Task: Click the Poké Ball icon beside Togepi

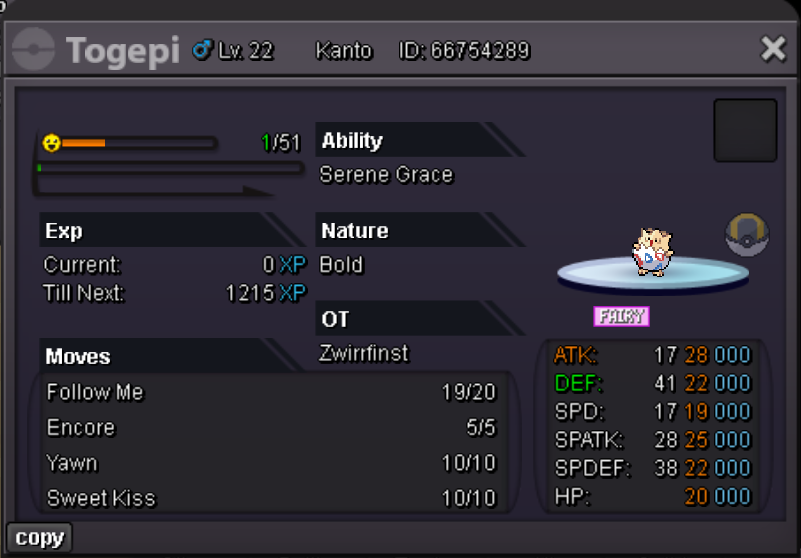Action: pos(746,235)
